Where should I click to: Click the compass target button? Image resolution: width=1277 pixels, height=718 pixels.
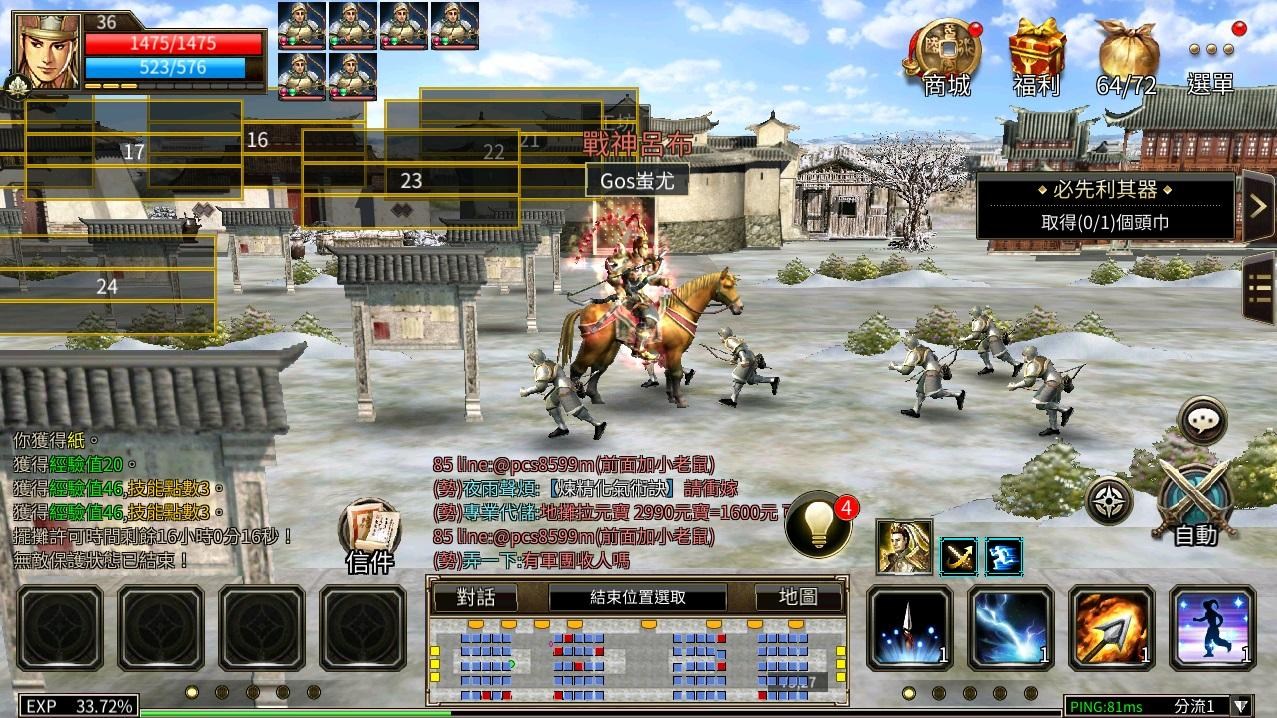point(1110,501)
